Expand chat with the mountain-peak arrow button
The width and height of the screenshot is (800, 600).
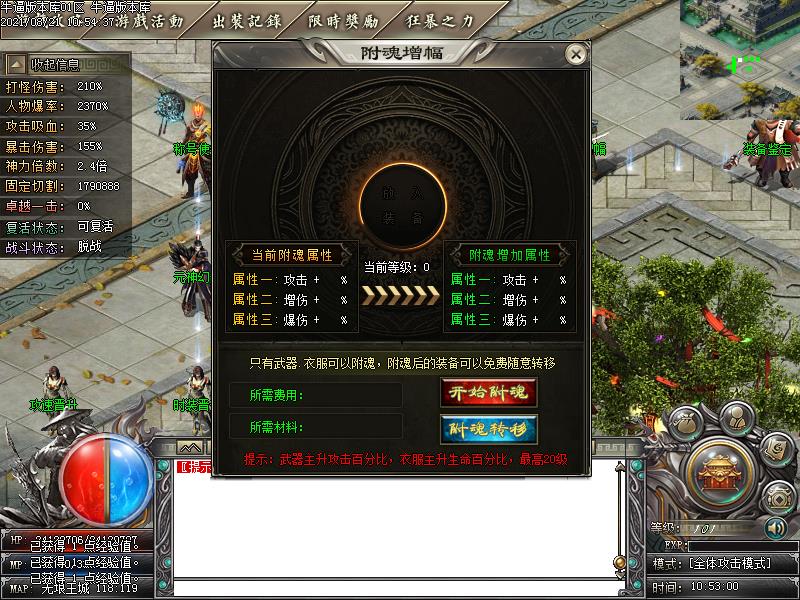click(190, 447)
